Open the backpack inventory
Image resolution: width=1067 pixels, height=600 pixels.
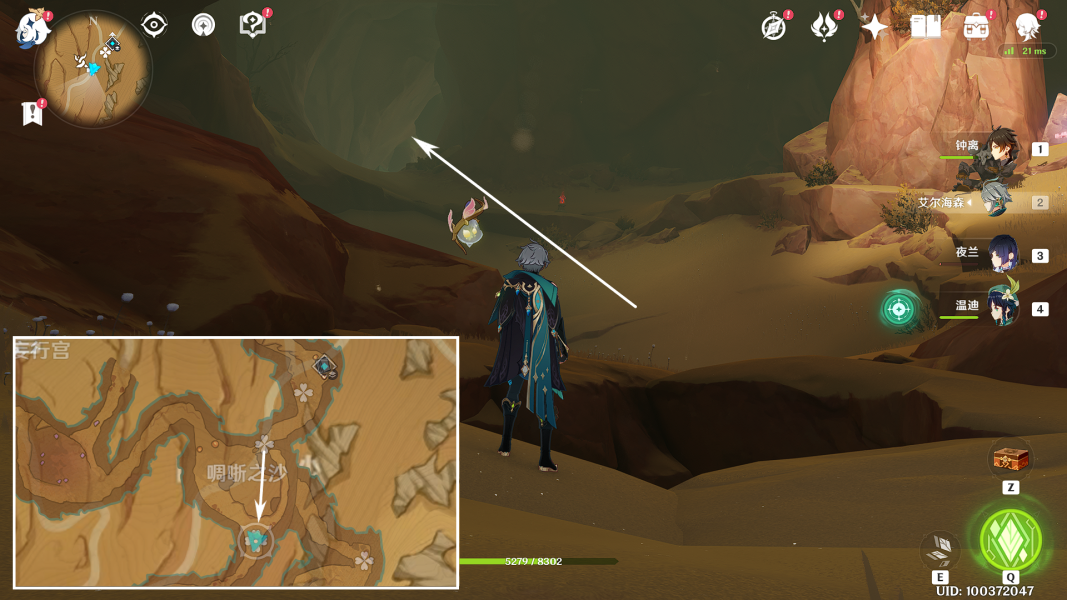pyautogui.click(x=976, y=27)
